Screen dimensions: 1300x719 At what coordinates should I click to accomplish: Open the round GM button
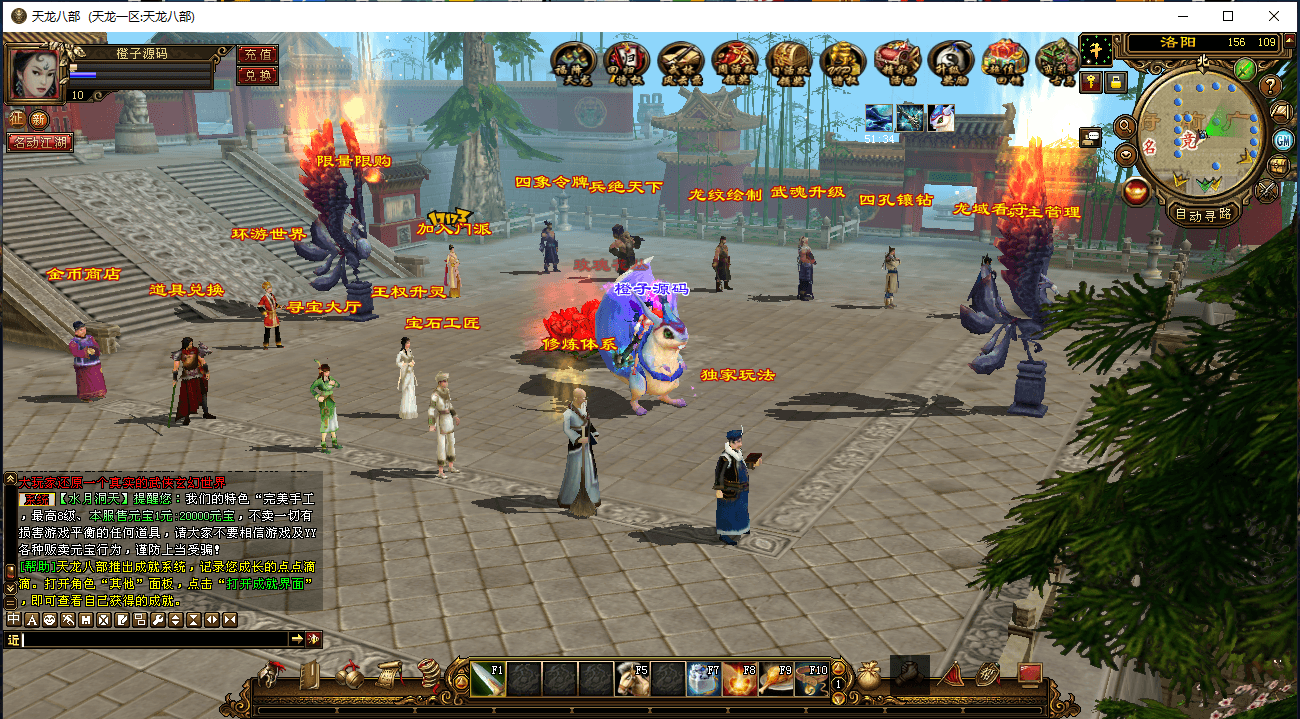tap(1283, 138)
